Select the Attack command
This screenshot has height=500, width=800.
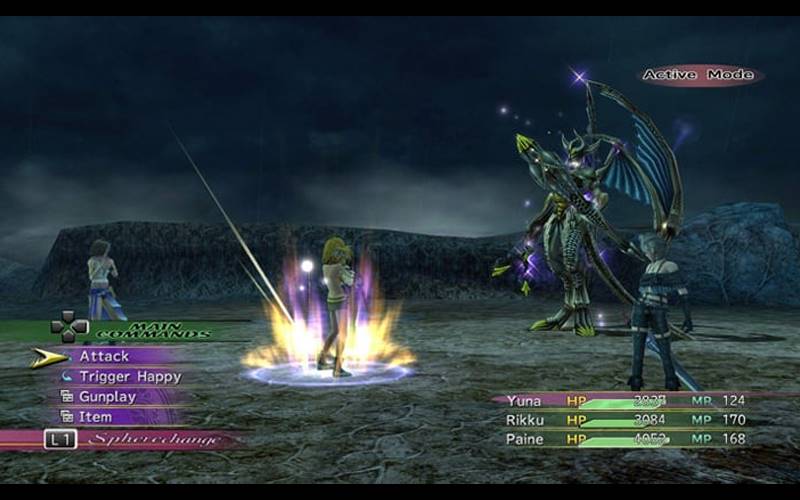pyautogui.click(x=104, y=357)
